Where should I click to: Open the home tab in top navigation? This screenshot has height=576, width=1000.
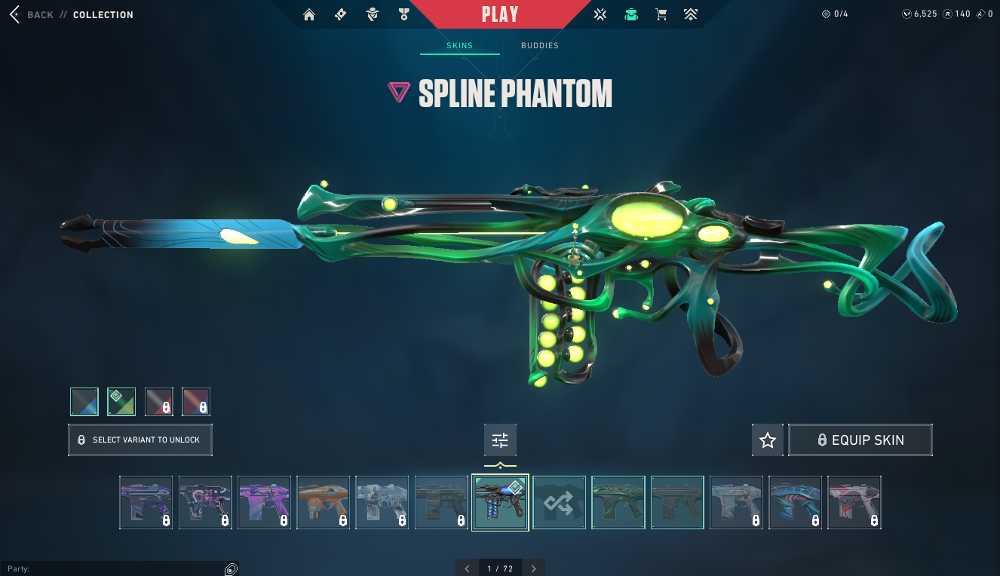pos(309,15)
